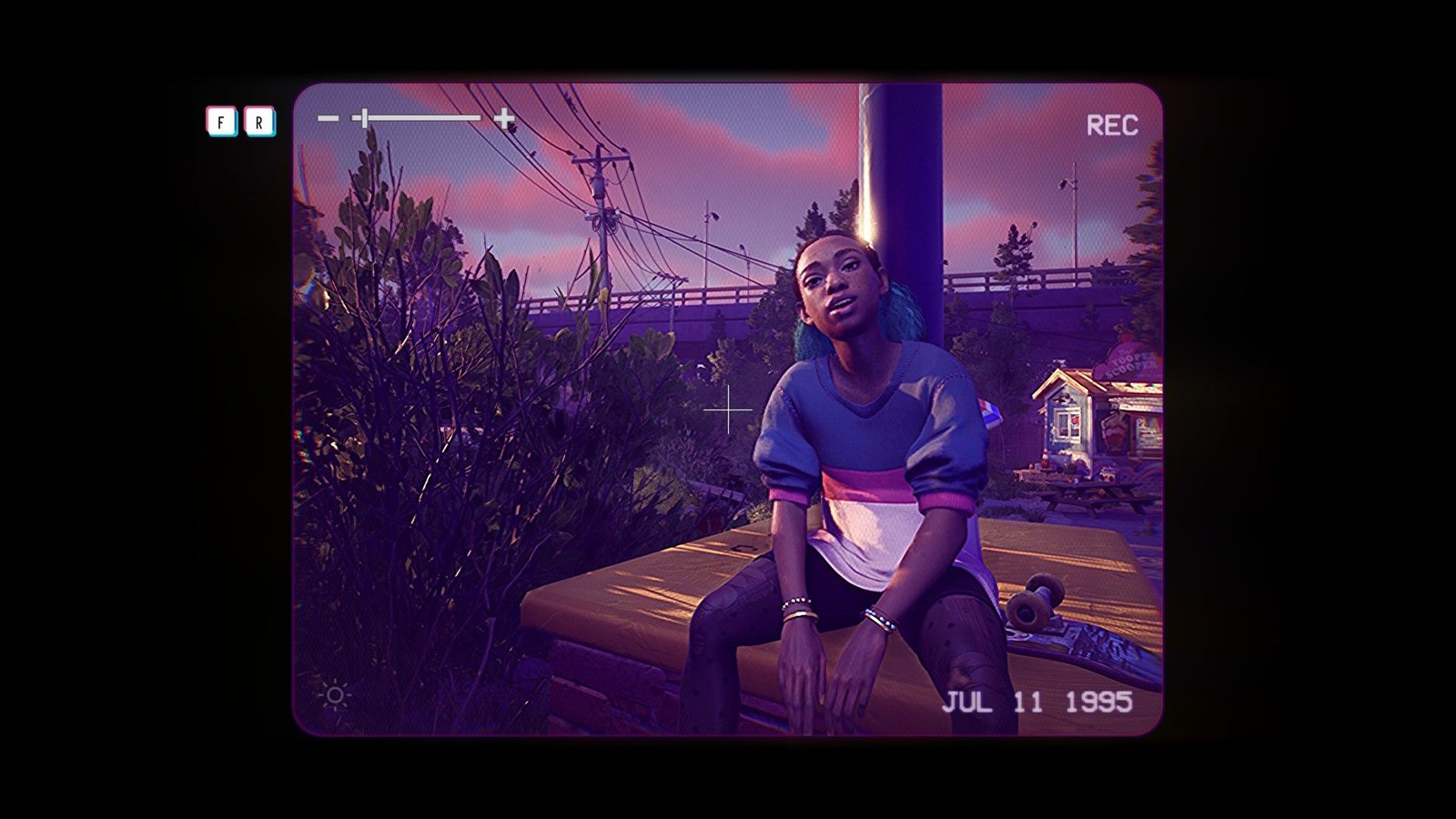
Task: Click the camcorder zoom slider handle
Action: (x=364, y=118)
